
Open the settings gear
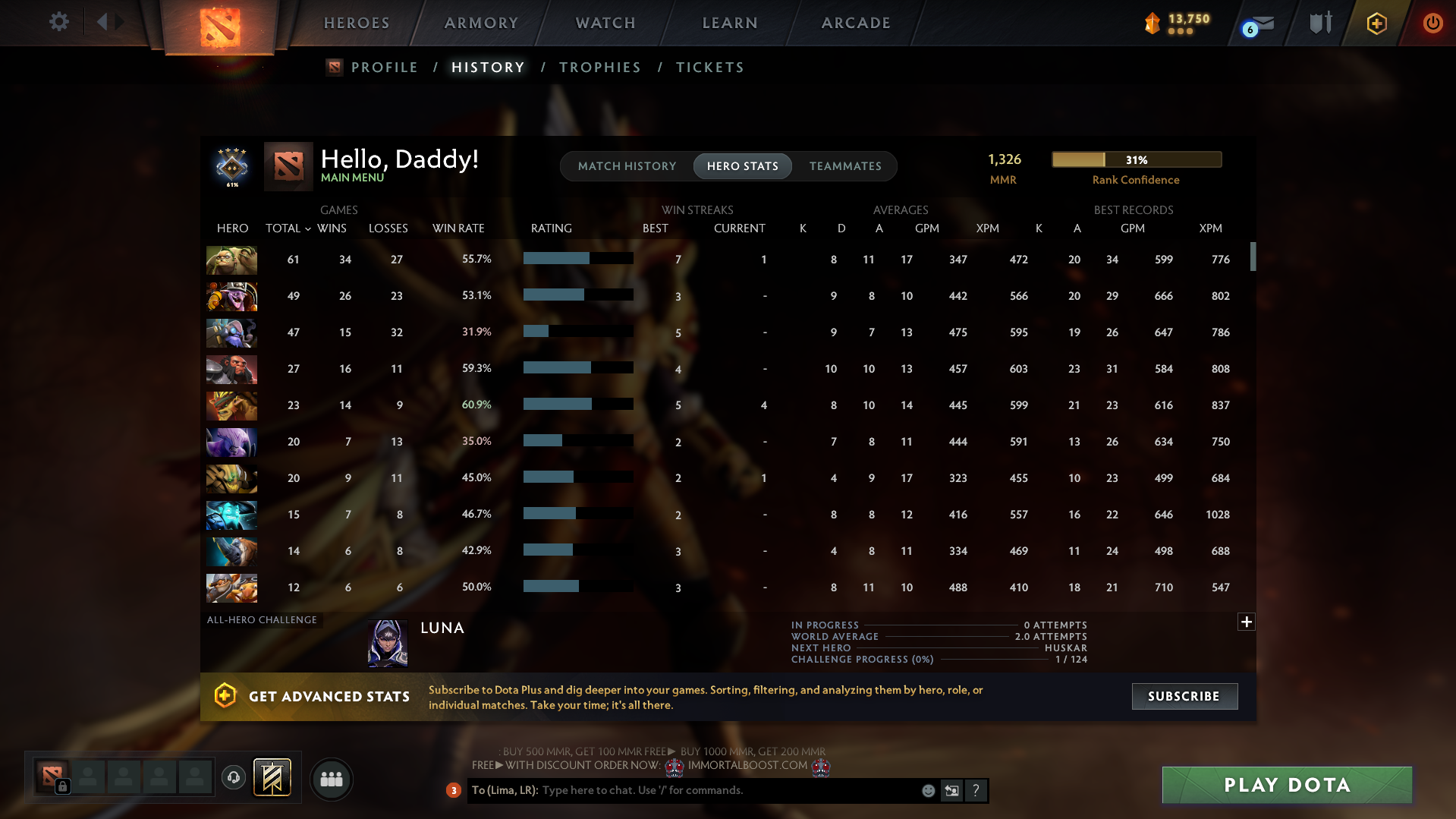coord(58,22)
